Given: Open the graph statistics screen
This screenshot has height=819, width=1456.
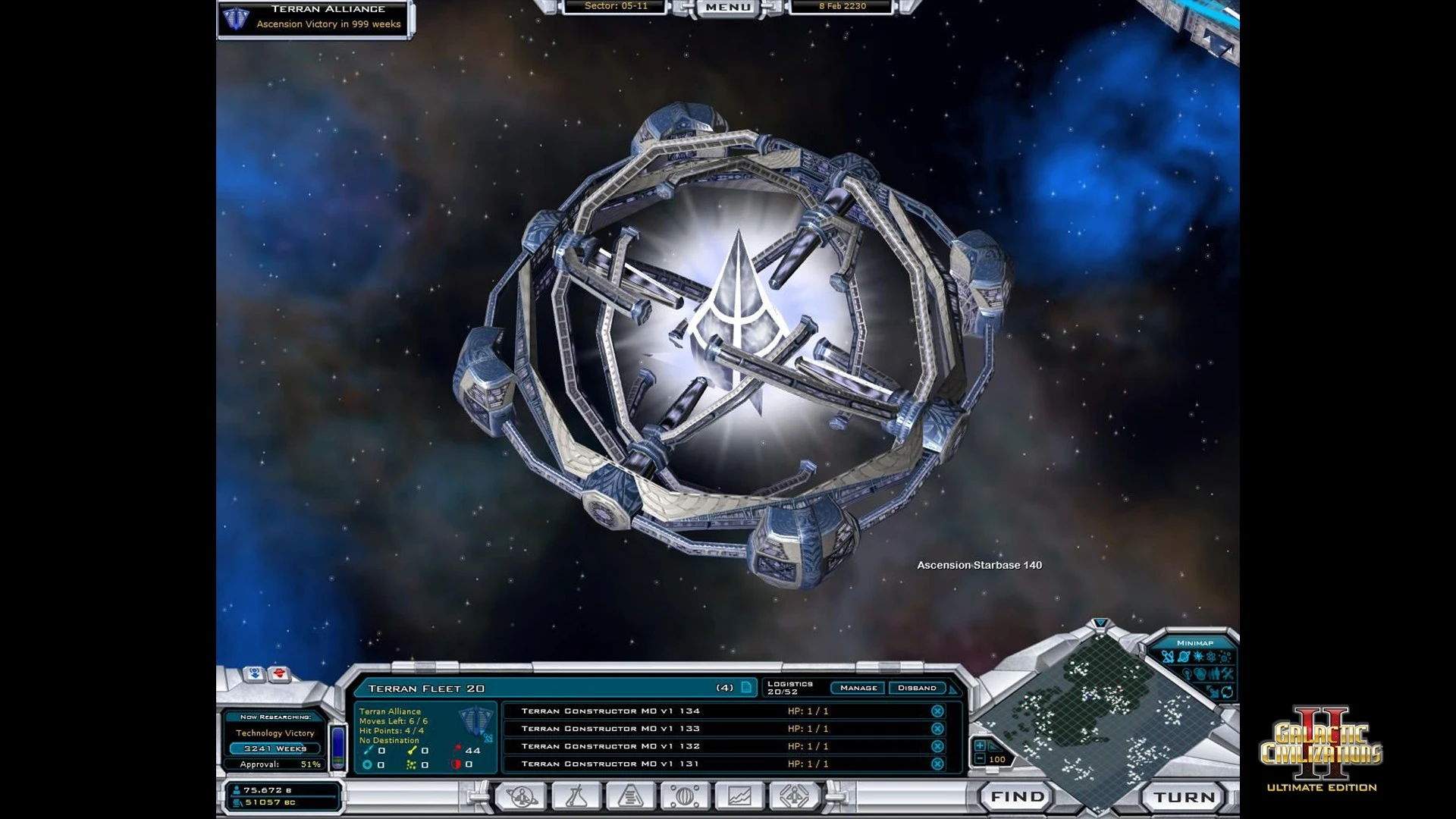Looking at the screenshot, I should 739,796.
